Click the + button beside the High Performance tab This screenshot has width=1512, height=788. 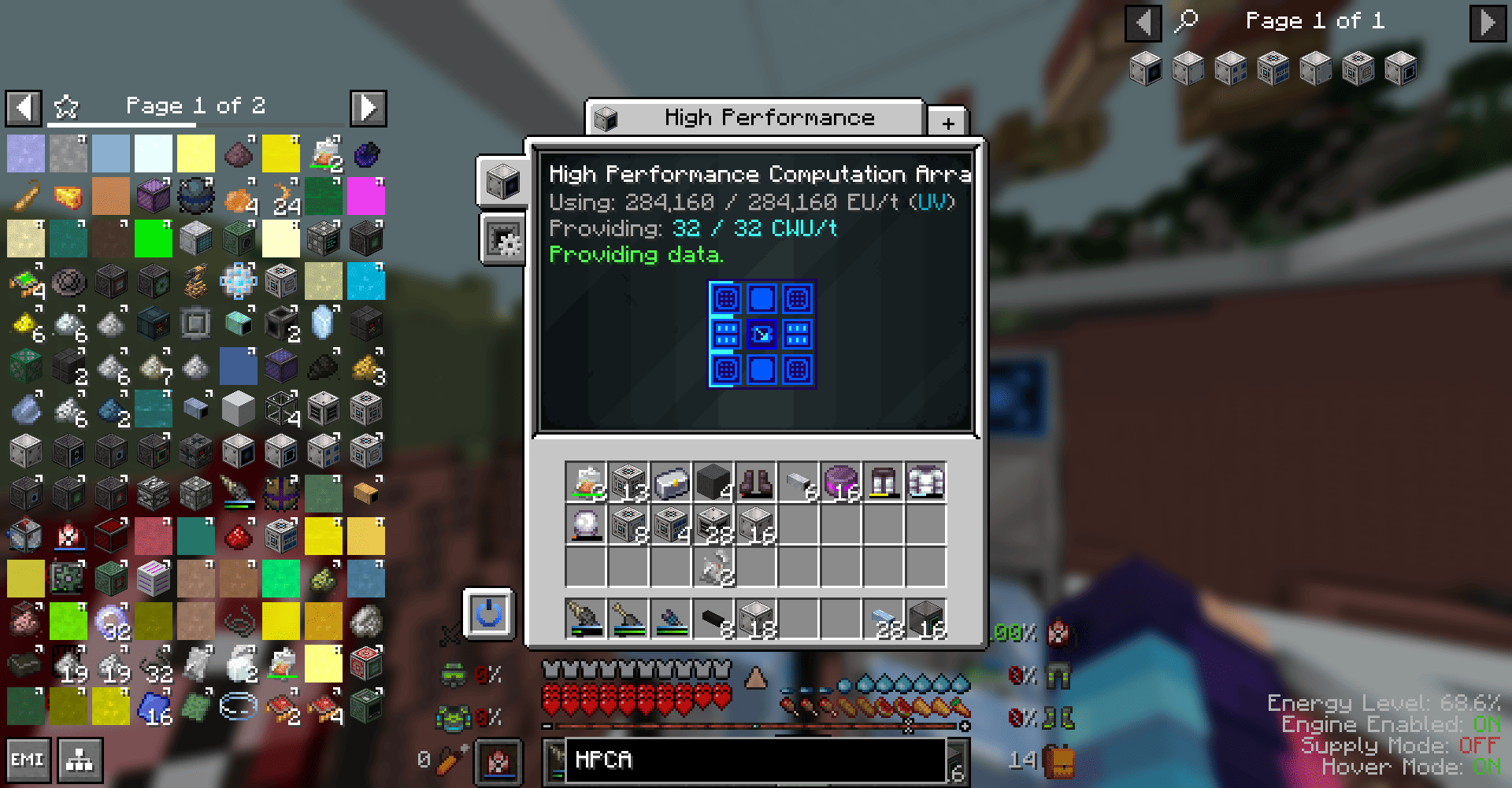[x=947, y=122]
